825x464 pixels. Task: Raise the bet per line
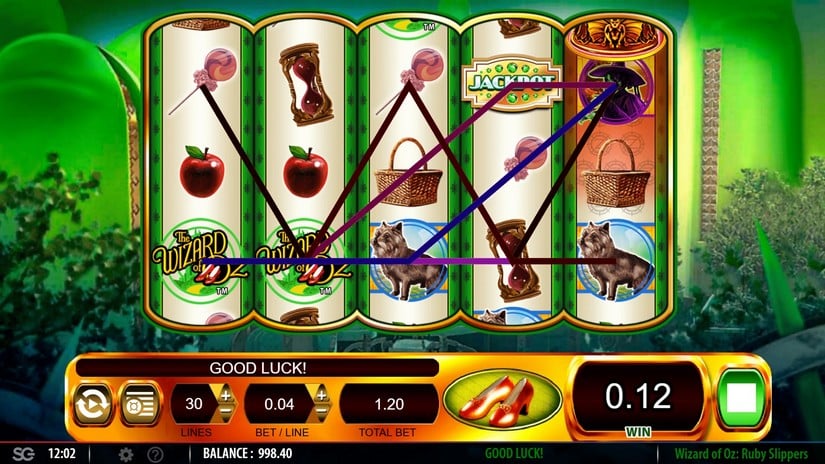click(322, 396)
